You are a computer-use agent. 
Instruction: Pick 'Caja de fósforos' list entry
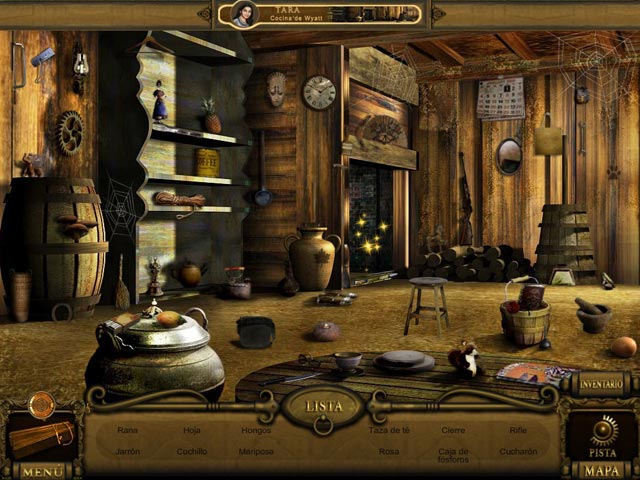tap(454, 456)
